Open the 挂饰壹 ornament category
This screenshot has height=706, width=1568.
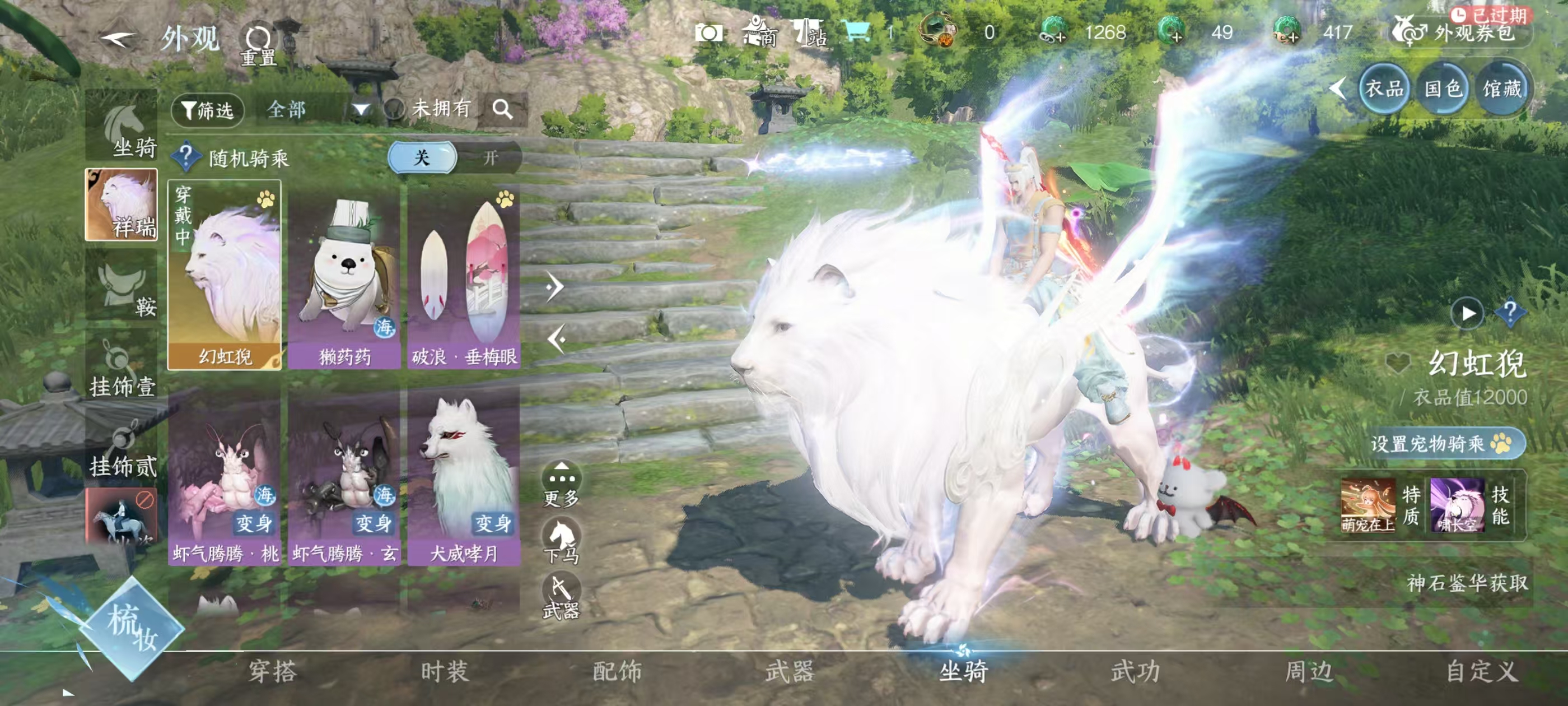tap(122, 368)
